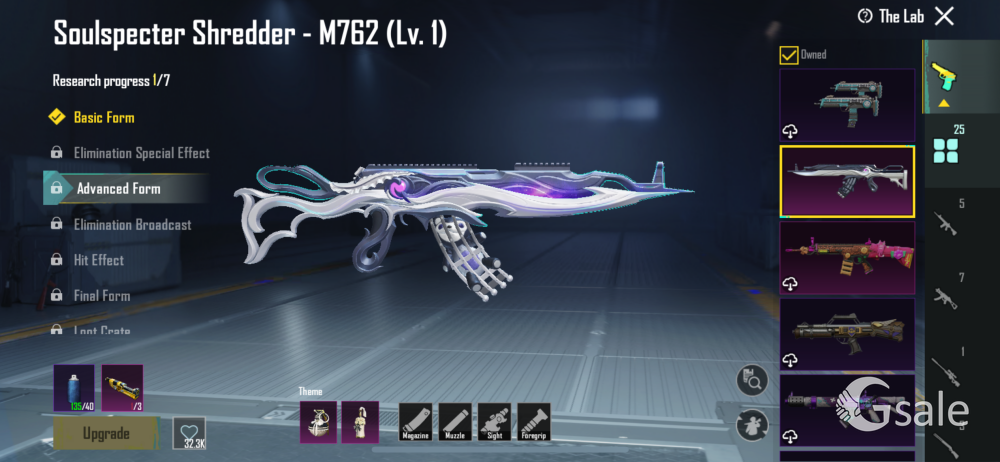Choose the Hit Effect stage
Screen dimensions: 1000x462
click(99, 260)
